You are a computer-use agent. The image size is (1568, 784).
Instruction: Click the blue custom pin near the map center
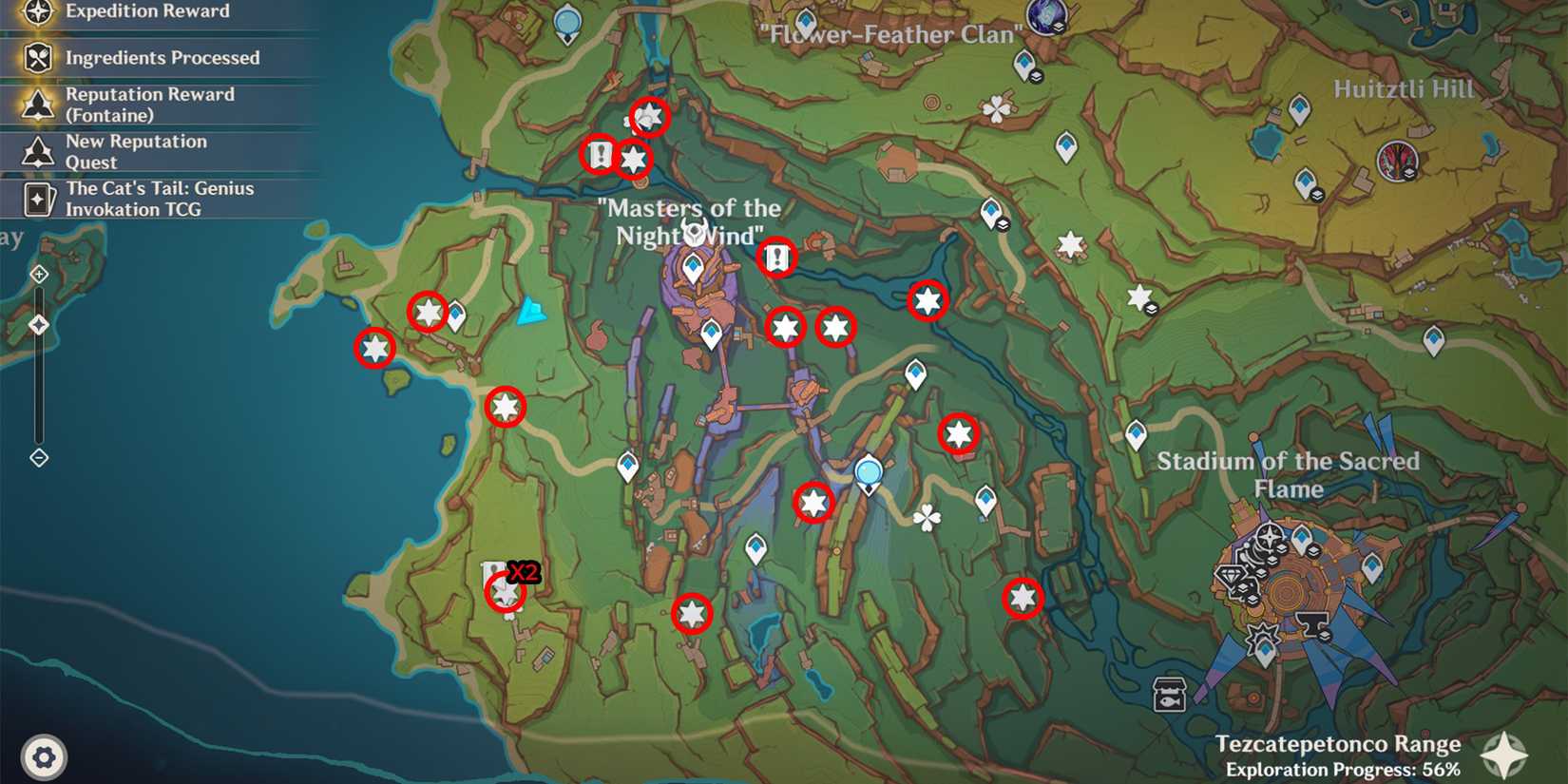(x=868, y=469)
